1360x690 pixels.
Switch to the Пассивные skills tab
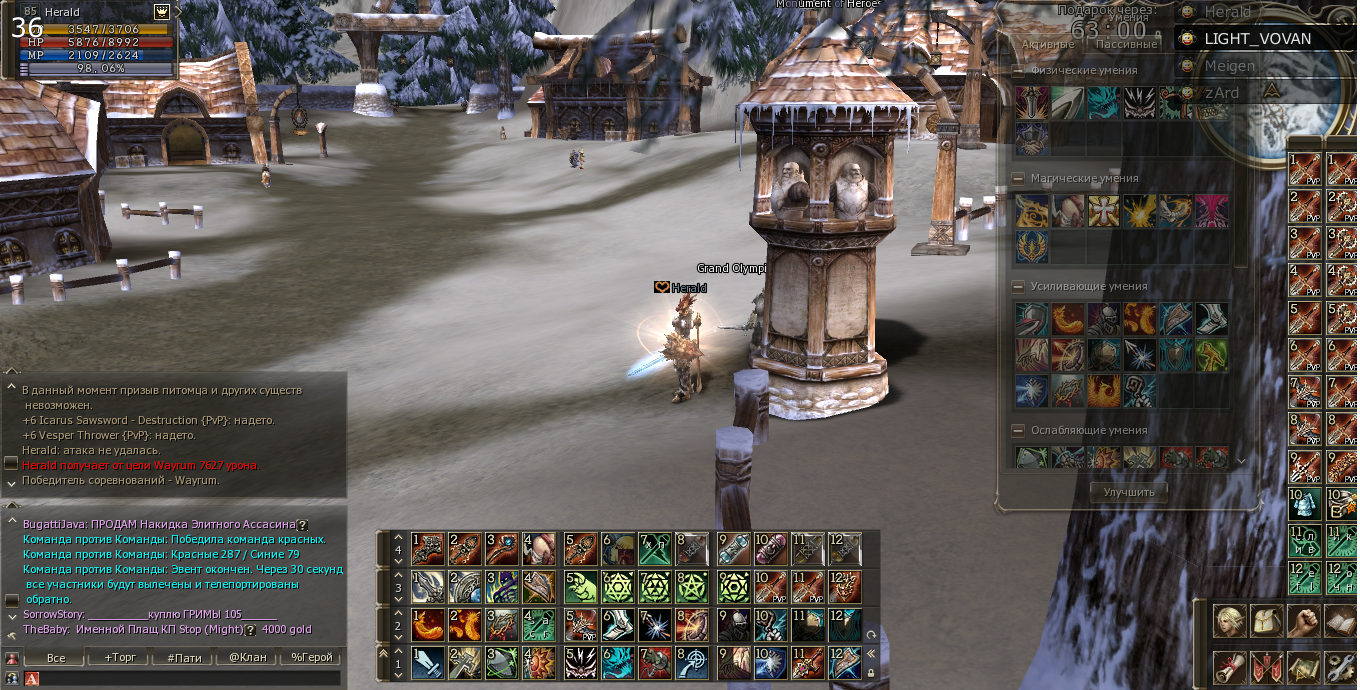1126,44
